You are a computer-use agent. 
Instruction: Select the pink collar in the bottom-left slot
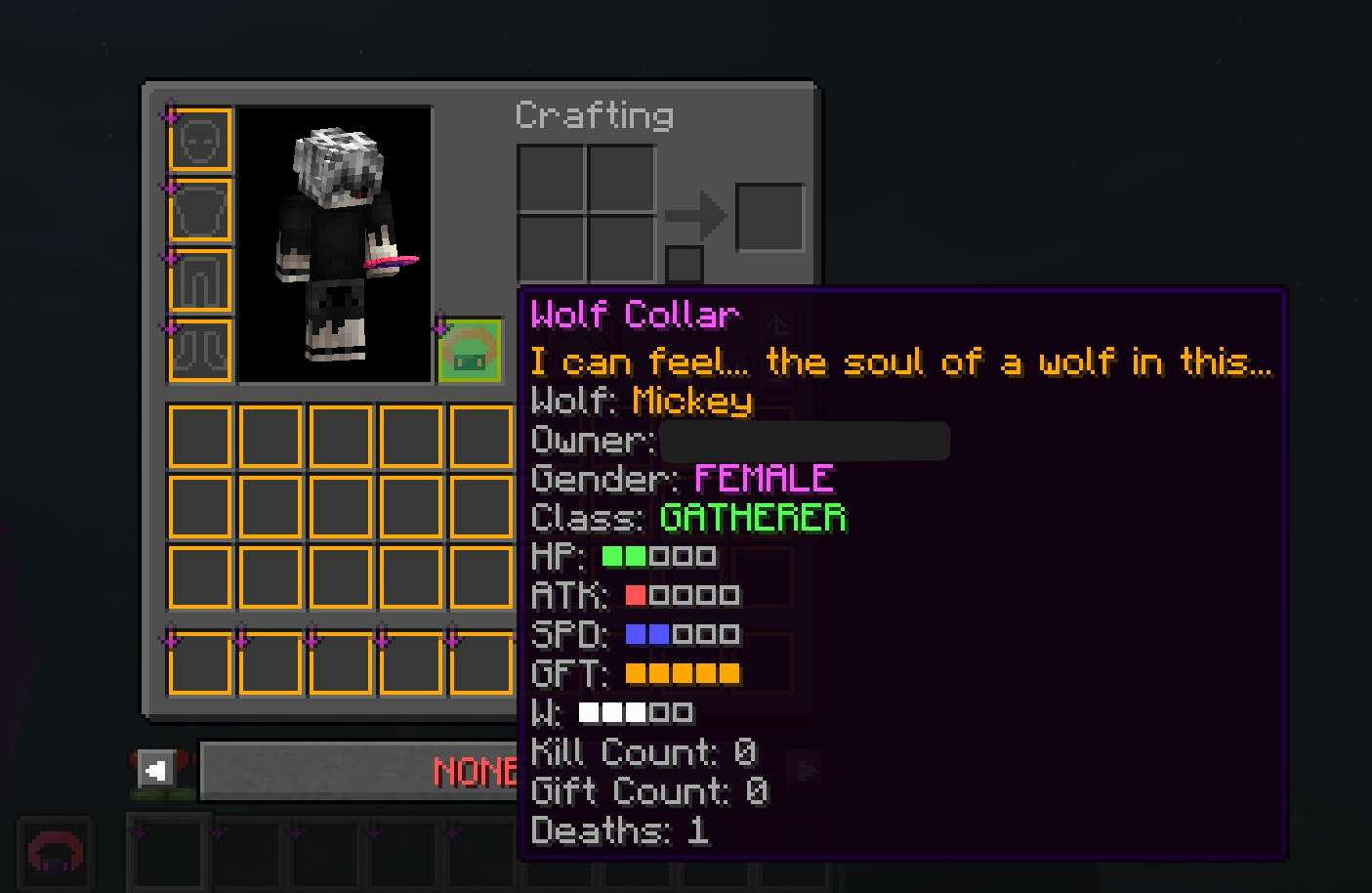(x=56, y=852)
